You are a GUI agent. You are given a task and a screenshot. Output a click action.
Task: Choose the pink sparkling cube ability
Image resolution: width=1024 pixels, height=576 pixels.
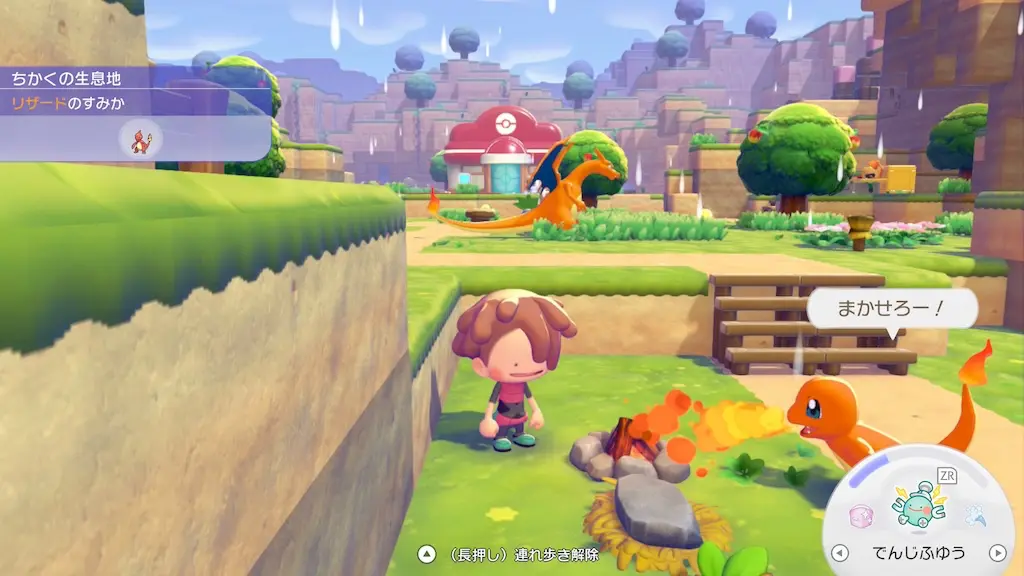[860, 516]
